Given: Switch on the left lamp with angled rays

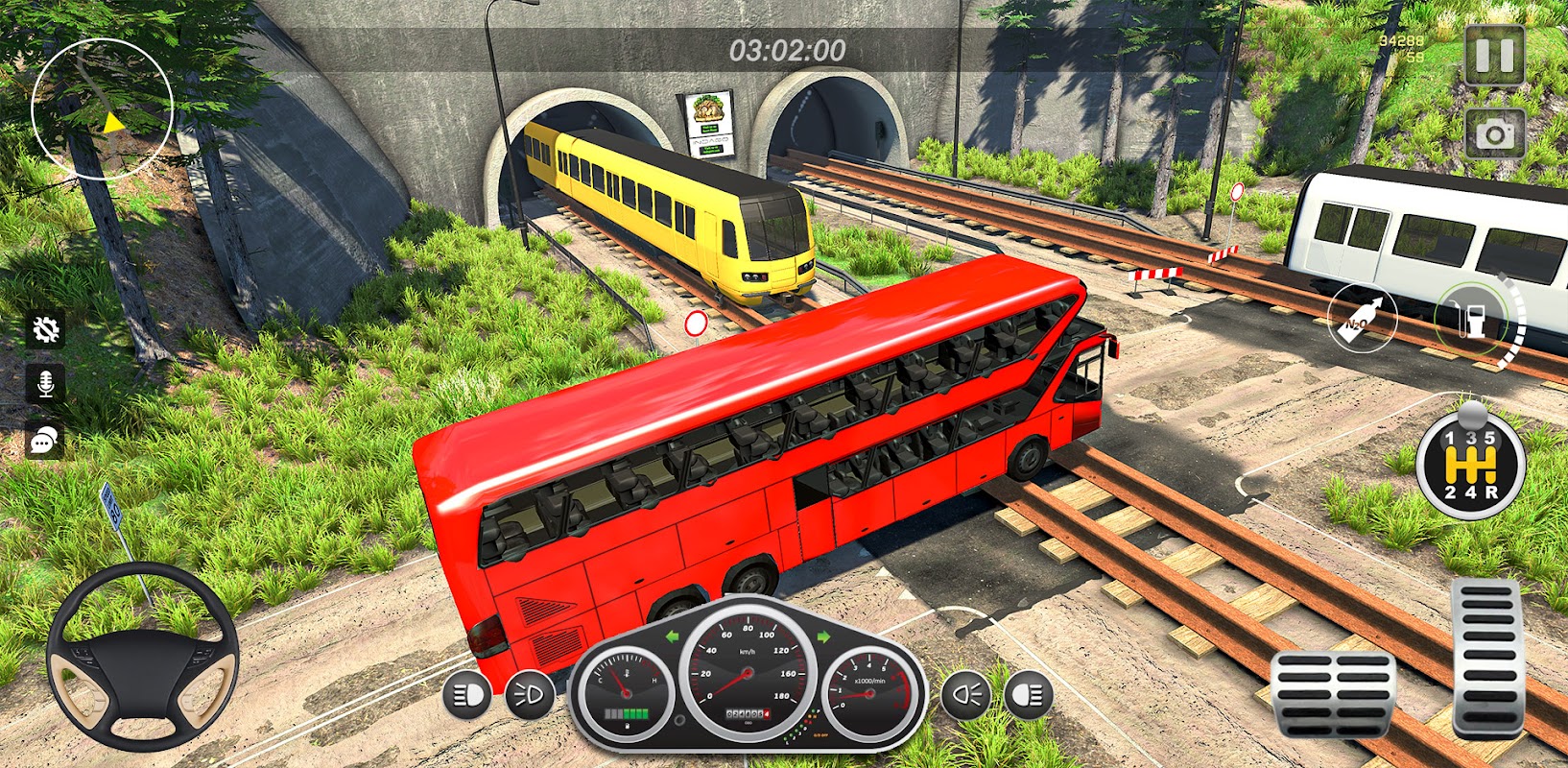Looking at the screenshot, I should coord(529,695).
